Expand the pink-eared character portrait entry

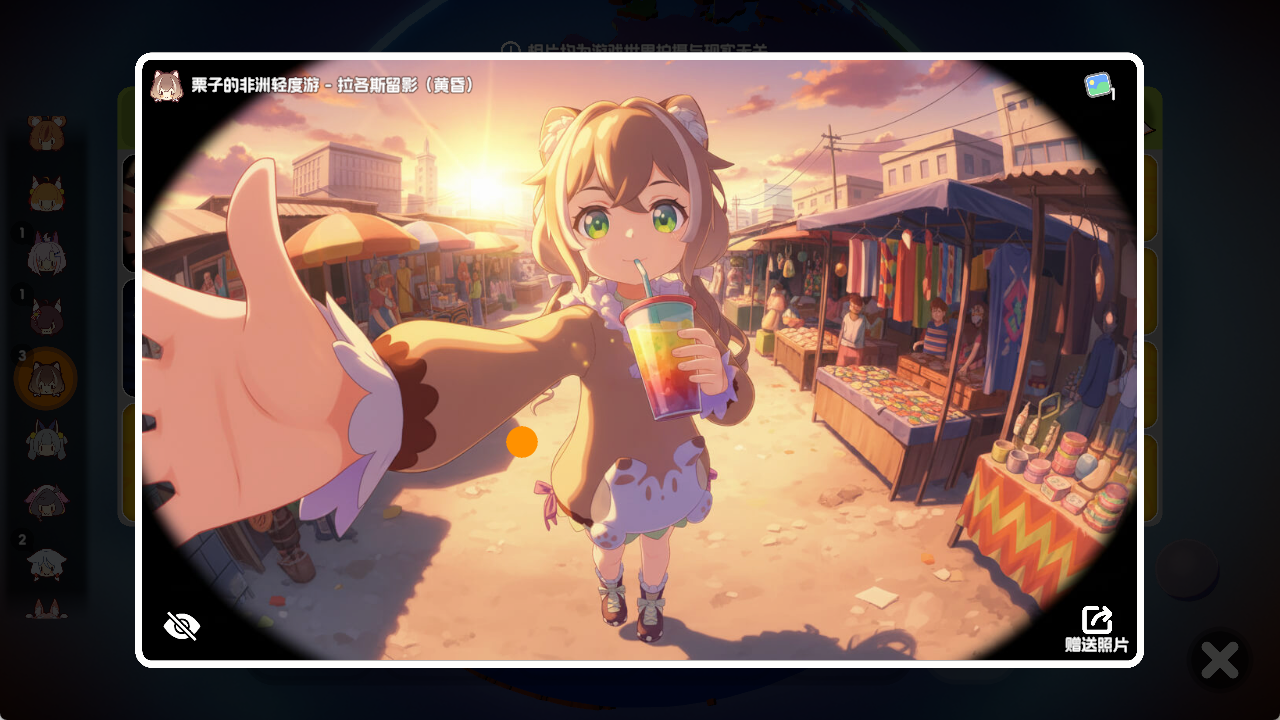coord(44,502)
